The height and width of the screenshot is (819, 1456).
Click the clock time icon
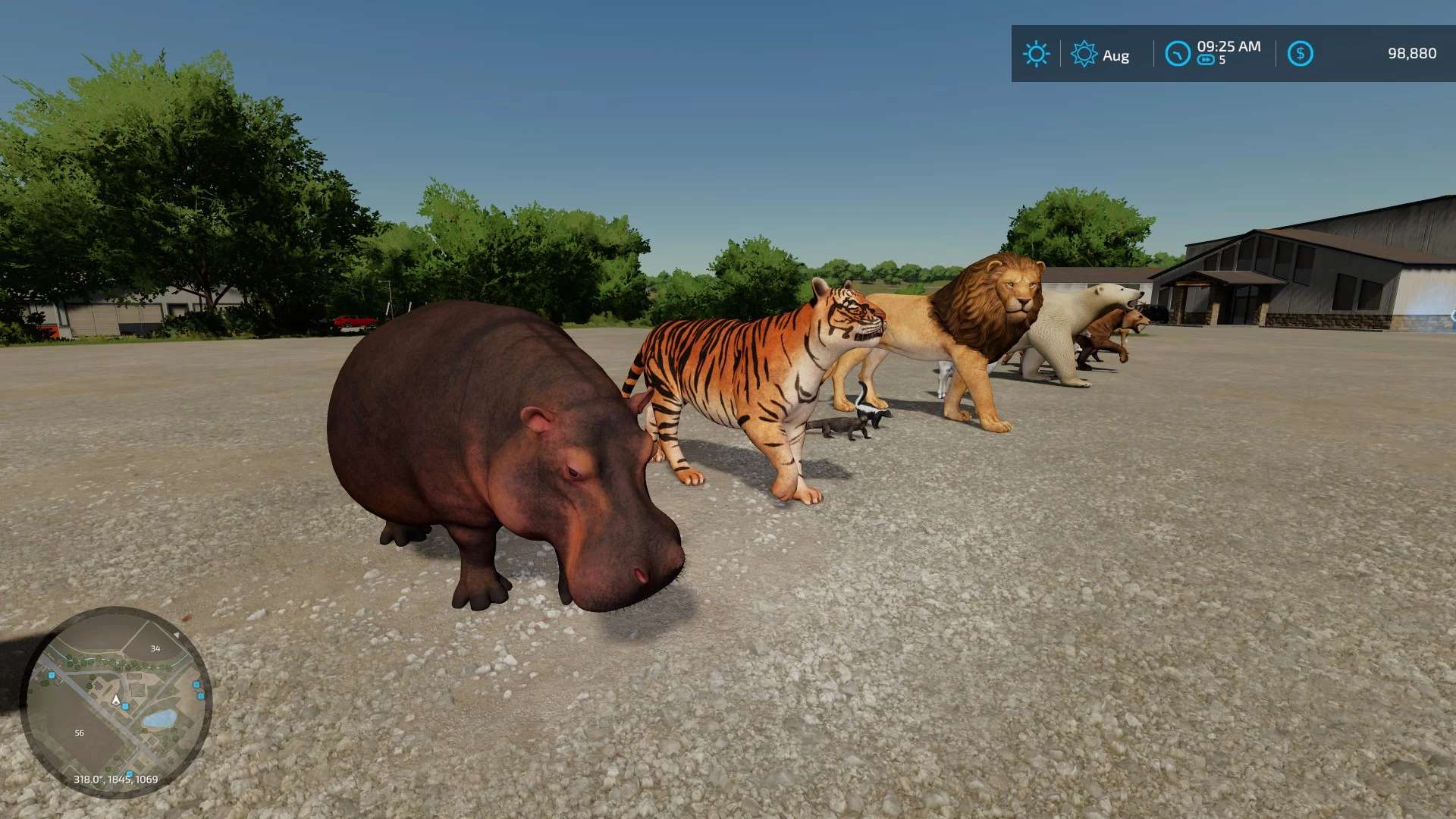pos(1178,54)
